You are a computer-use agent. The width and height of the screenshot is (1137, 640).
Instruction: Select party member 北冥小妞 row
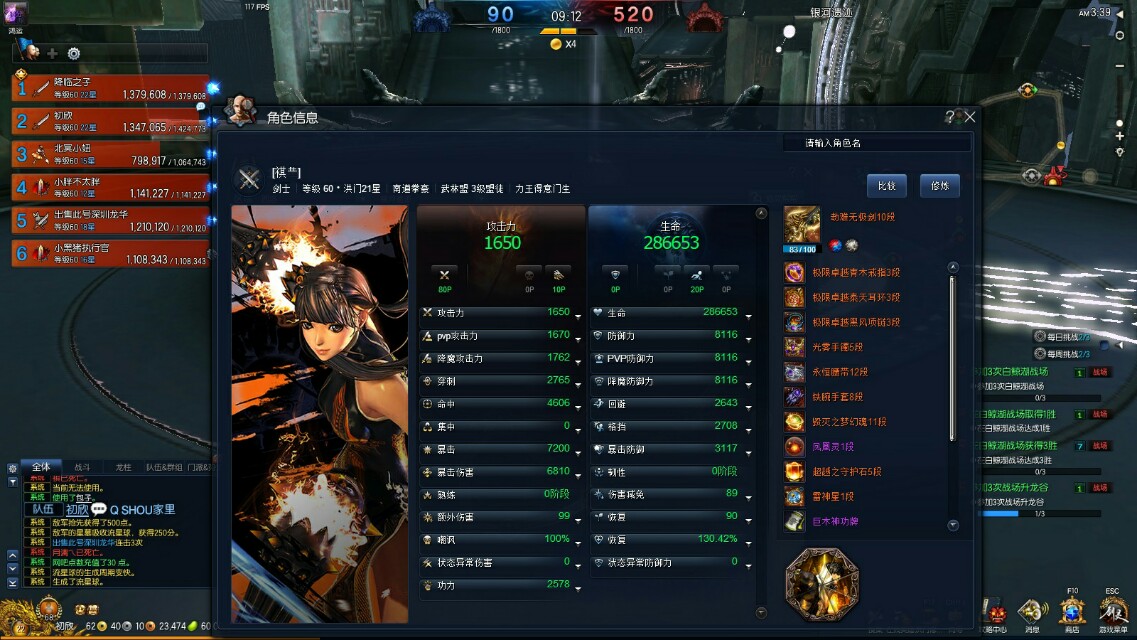110,154
